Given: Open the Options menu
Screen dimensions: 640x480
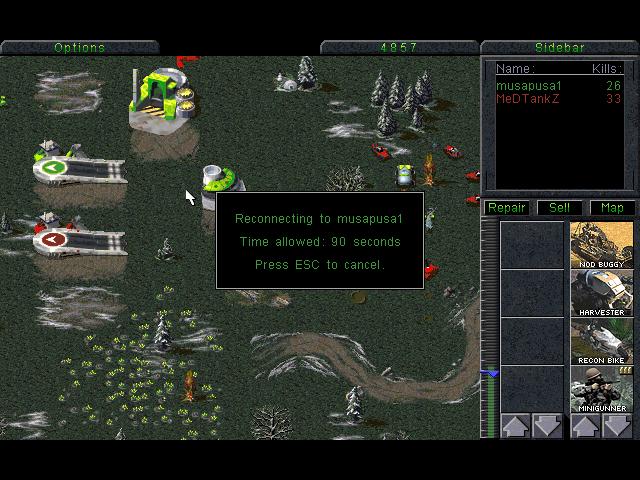Looking at the screenshot, I should 79,47.
